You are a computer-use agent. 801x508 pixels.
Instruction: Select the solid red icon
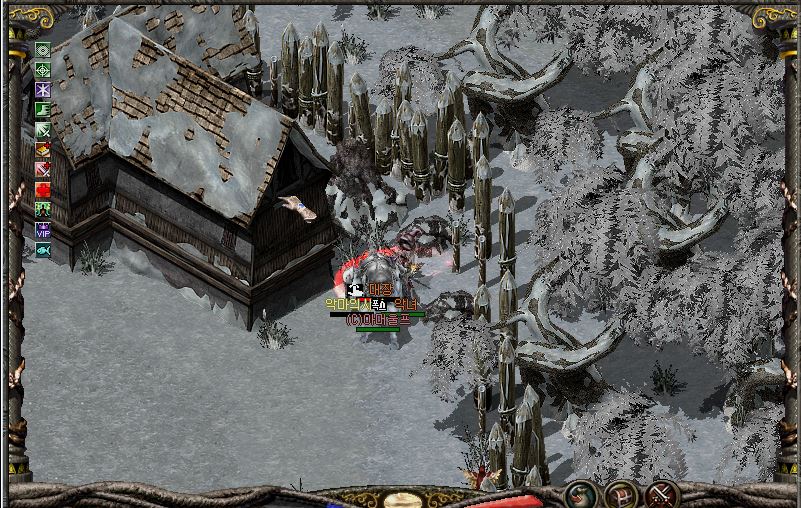[x=43, y=190]
